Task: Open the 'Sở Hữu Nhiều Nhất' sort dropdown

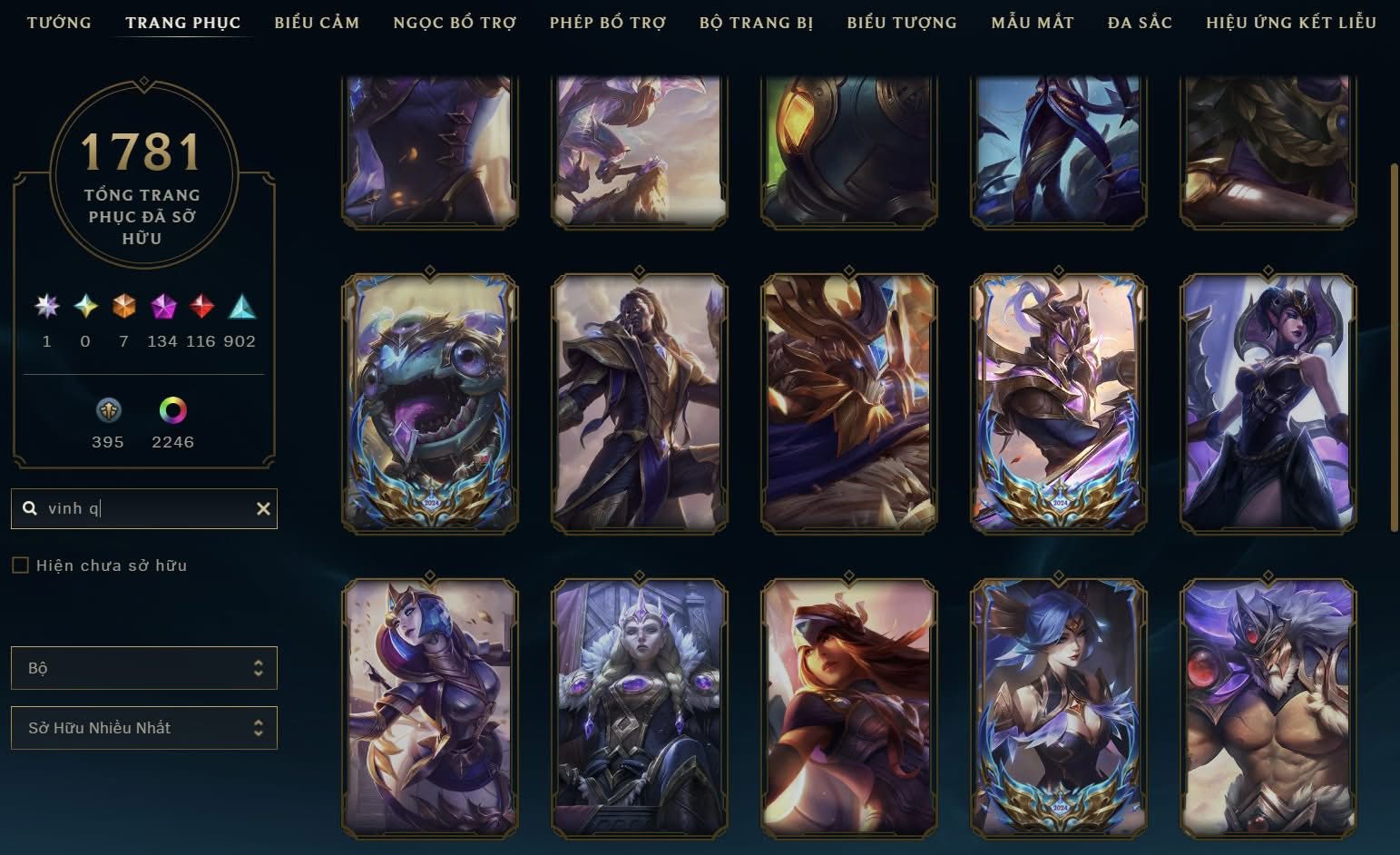Action: click(x=143, y=727)
